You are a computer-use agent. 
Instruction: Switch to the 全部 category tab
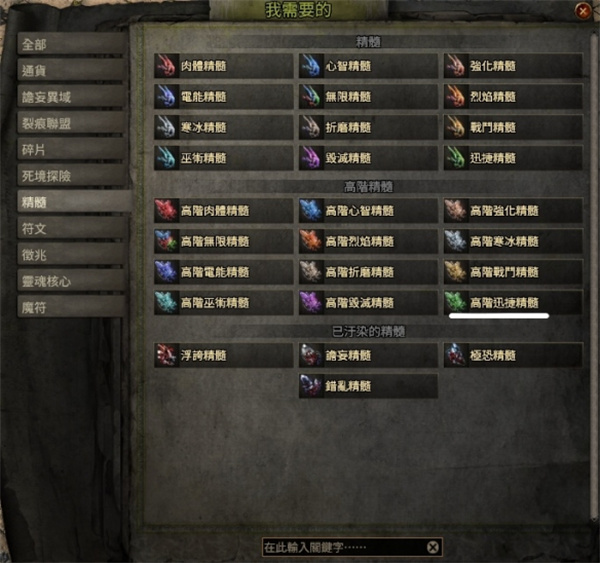[71, 45]
